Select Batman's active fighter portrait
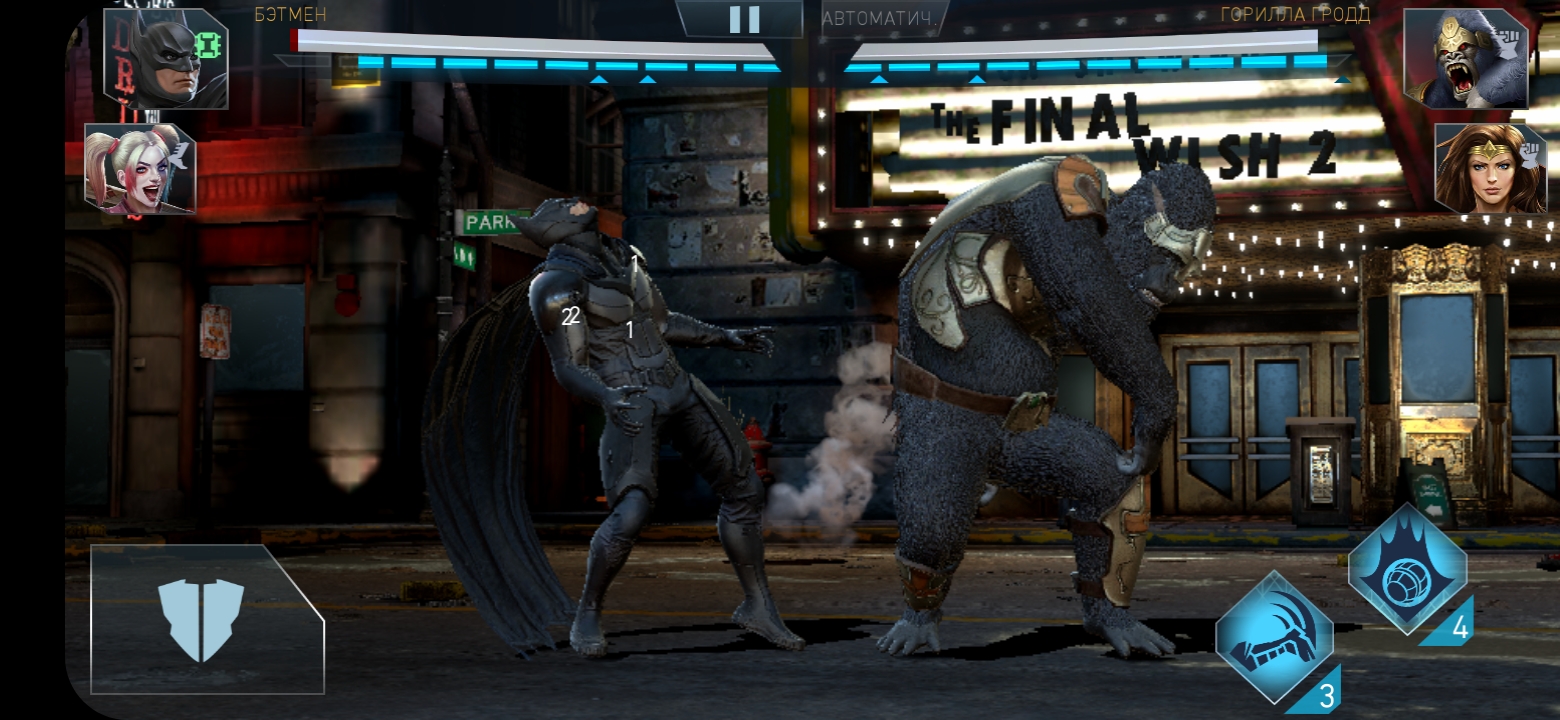 tap(165, 58)
